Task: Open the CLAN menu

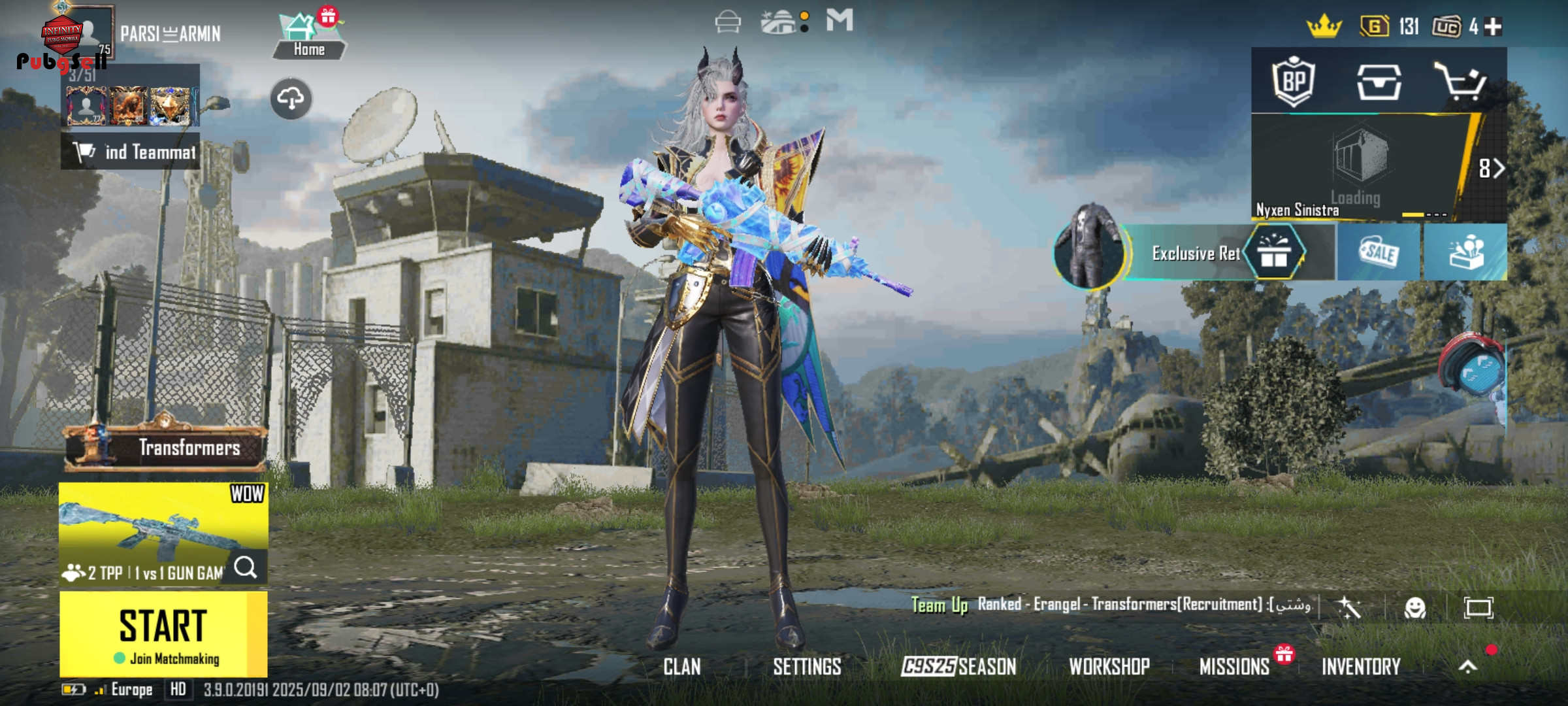Action: [x=681, y=667]
